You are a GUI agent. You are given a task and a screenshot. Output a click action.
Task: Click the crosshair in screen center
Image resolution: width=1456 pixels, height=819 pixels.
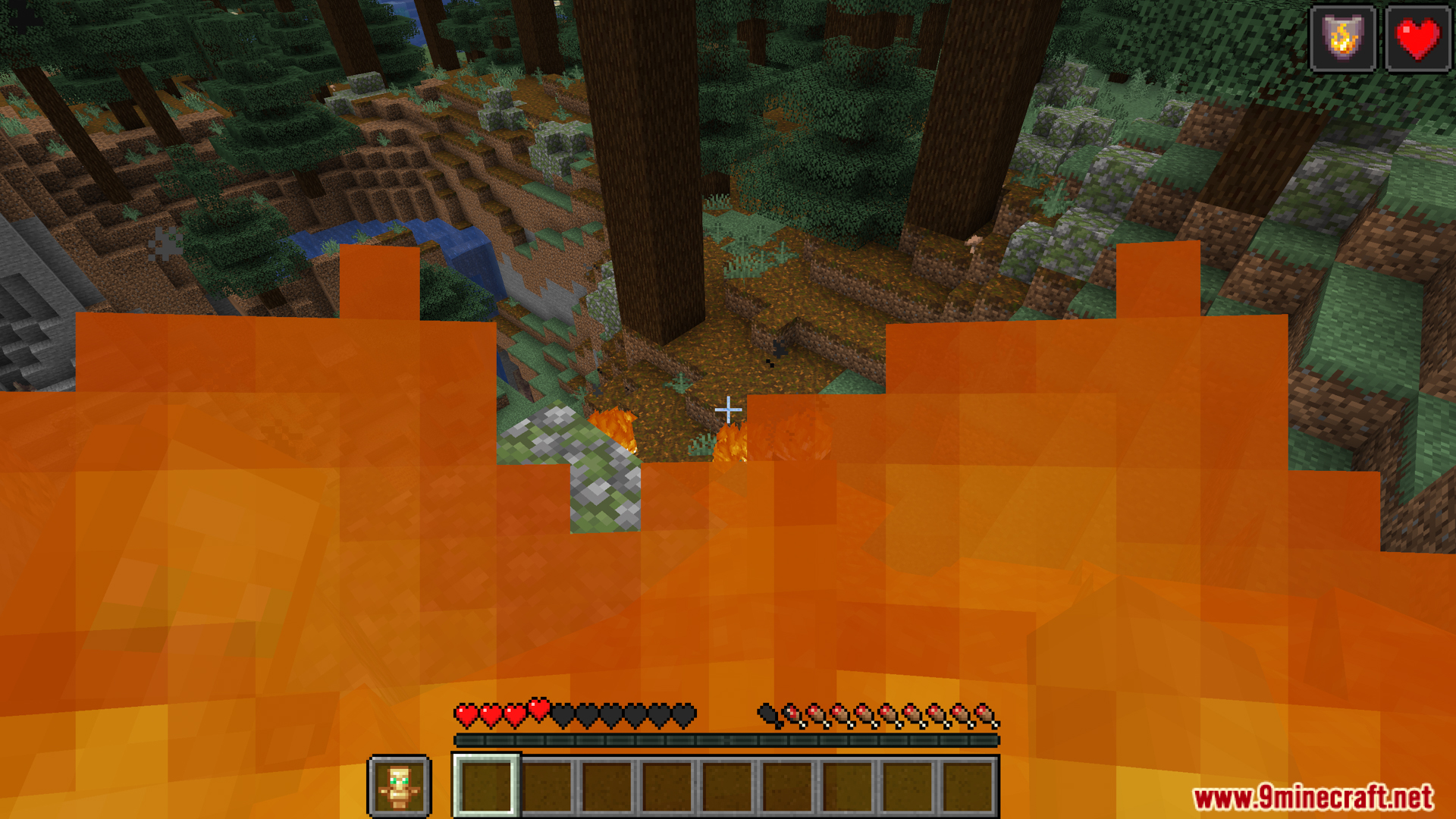728,409
